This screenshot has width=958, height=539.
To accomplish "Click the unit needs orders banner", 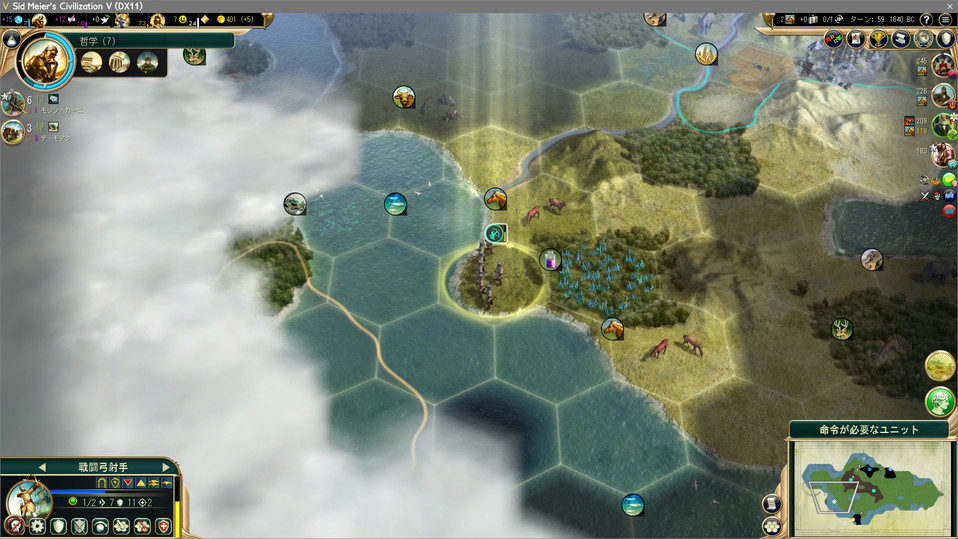I will click(x=868, y=429).
